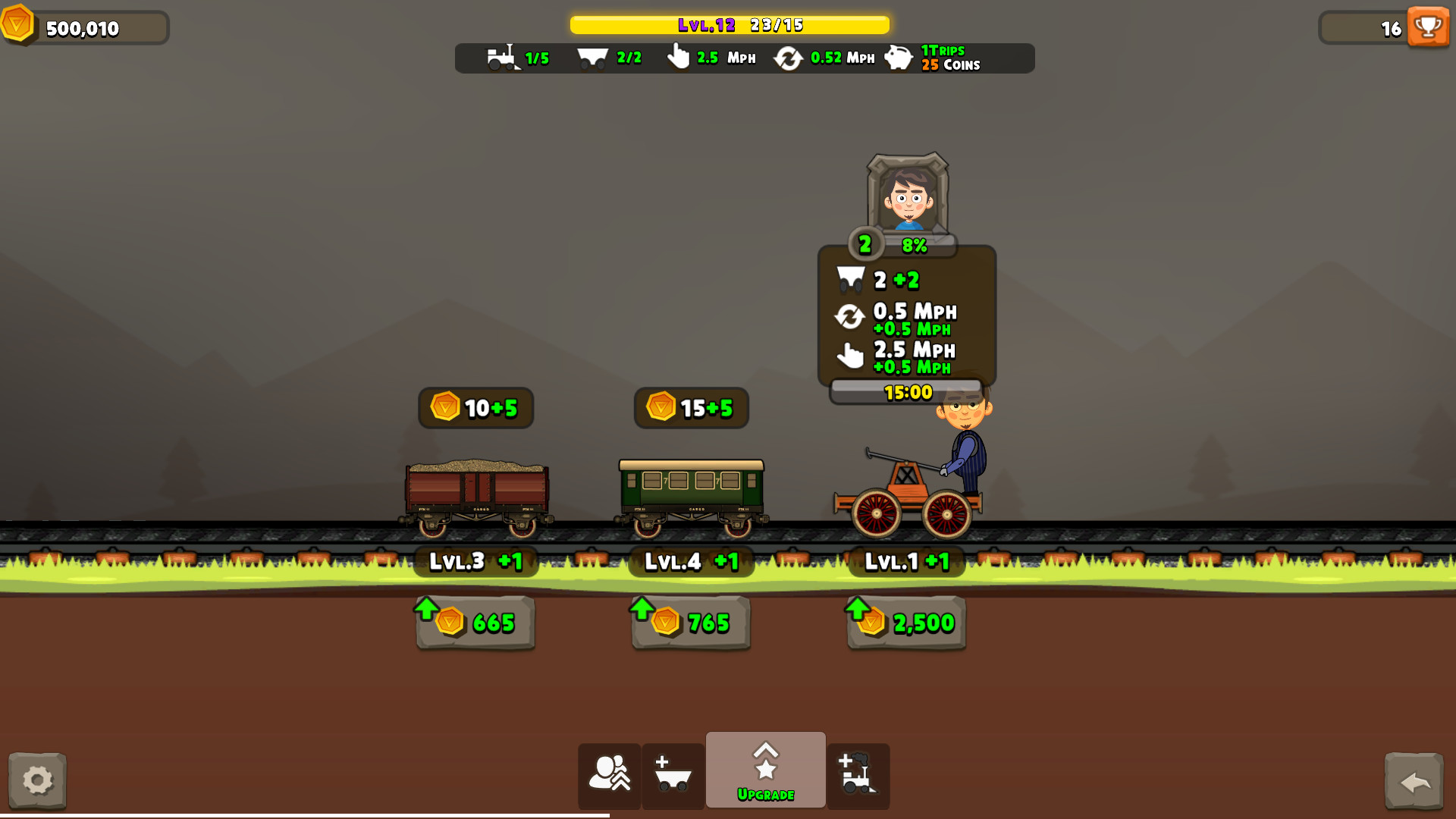Collect the 15+5 coin reward above green wagon
The image size is (1456, 819).
tap(690, 408)
